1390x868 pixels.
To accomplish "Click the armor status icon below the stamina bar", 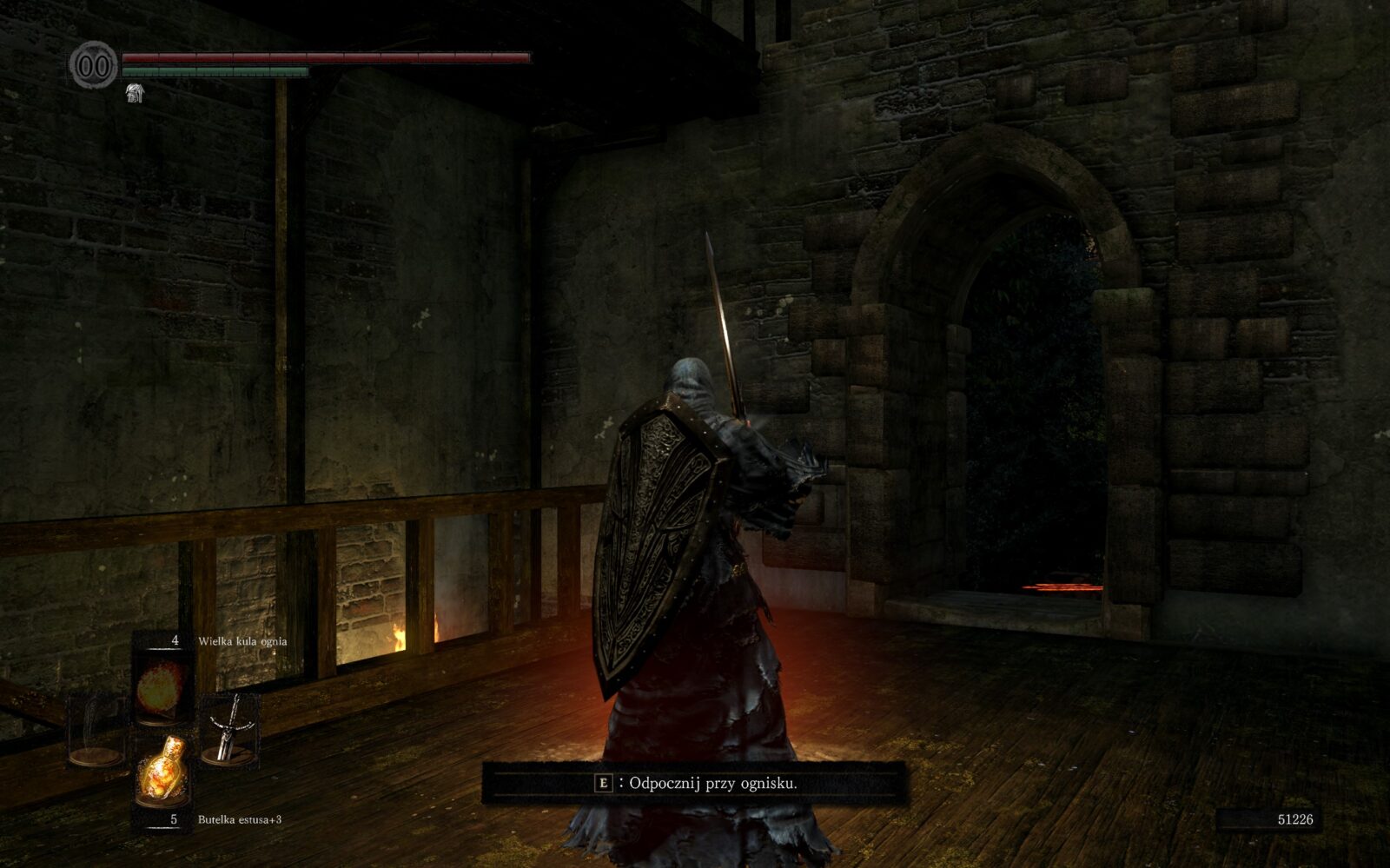I will coord(135,93).
